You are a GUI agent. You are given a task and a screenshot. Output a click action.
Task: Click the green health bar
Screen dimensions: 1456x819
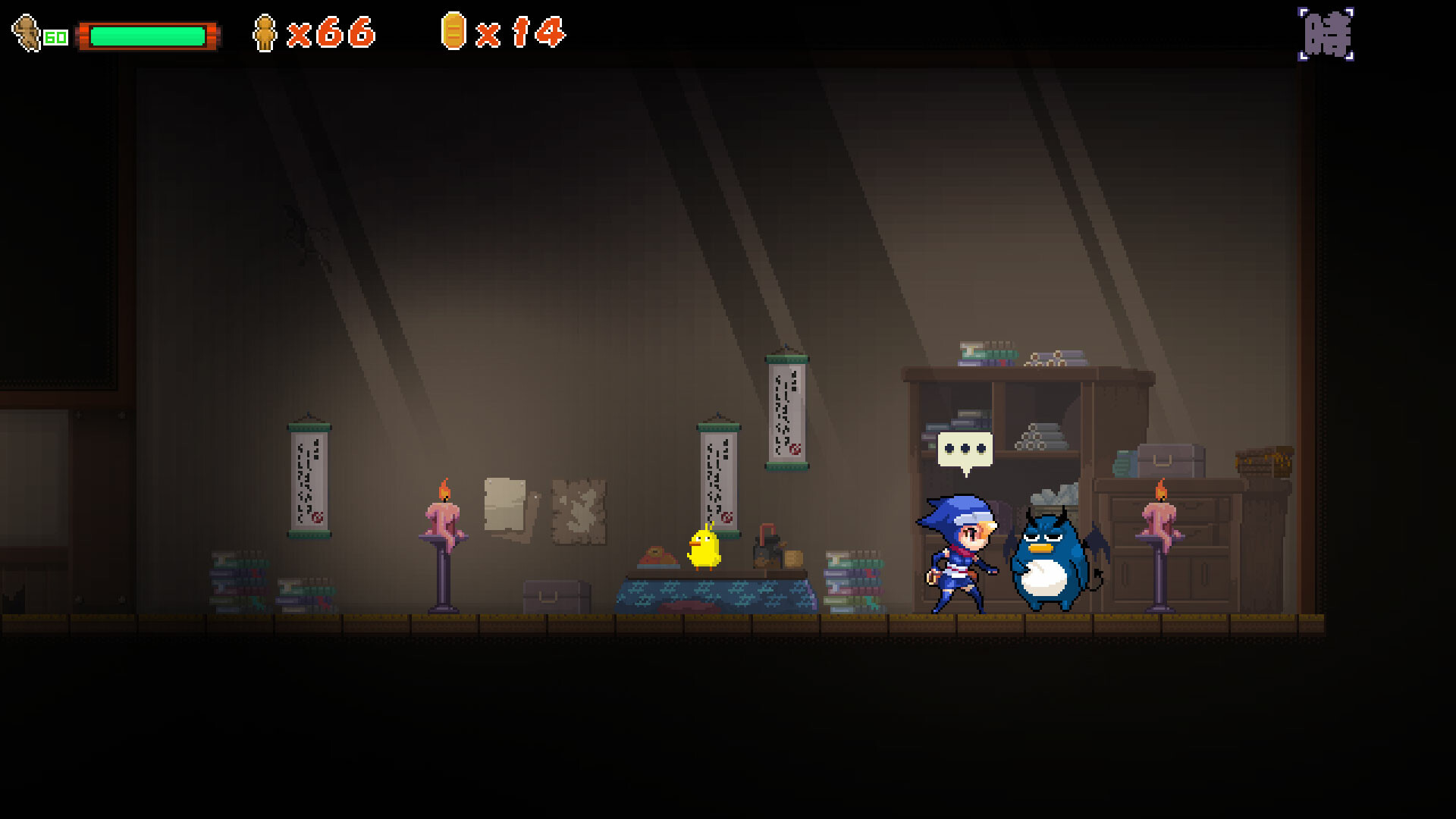[148, 33]
